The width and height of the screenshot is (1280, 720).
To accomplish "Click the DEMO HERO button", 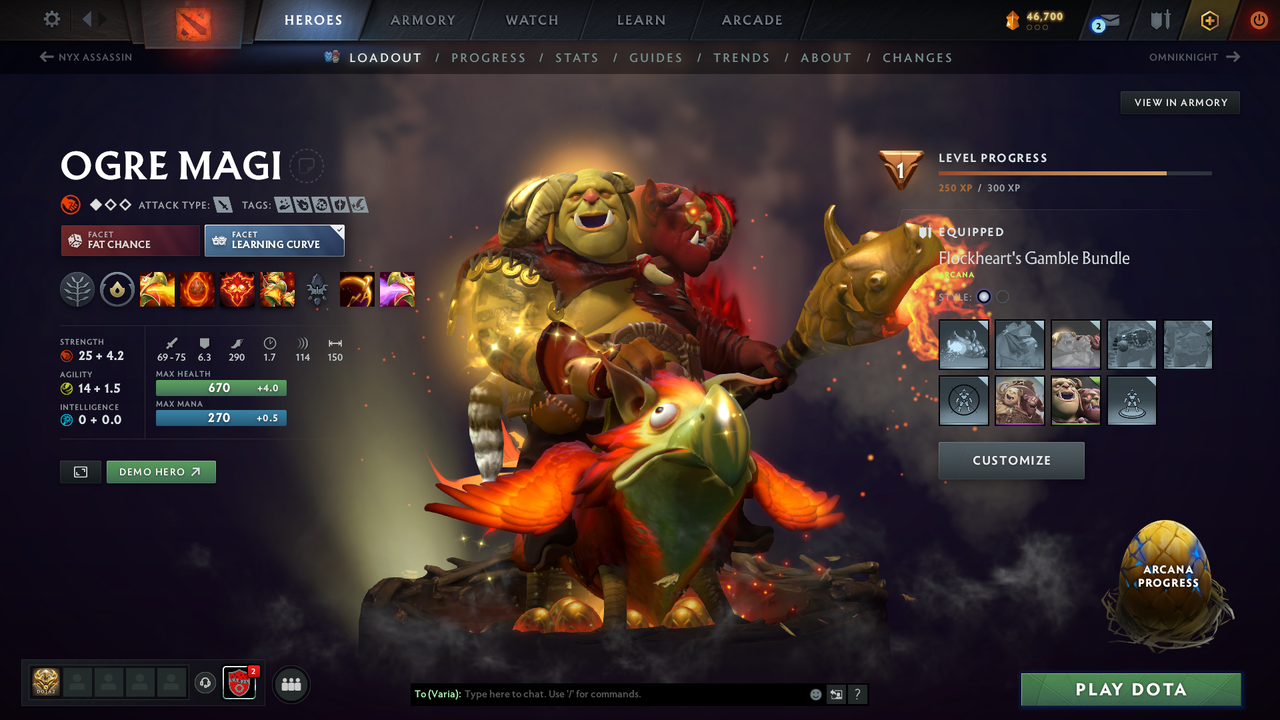I will pos(161,471).
